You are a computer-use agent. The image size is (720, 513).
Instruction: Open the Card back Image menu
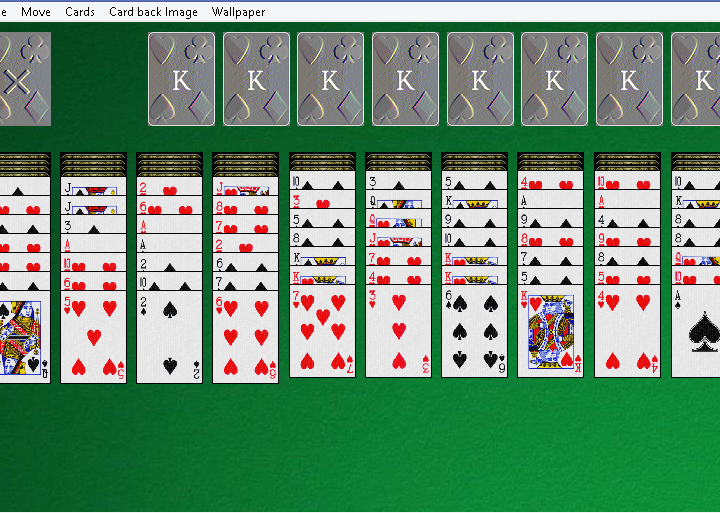pos(154,12)
